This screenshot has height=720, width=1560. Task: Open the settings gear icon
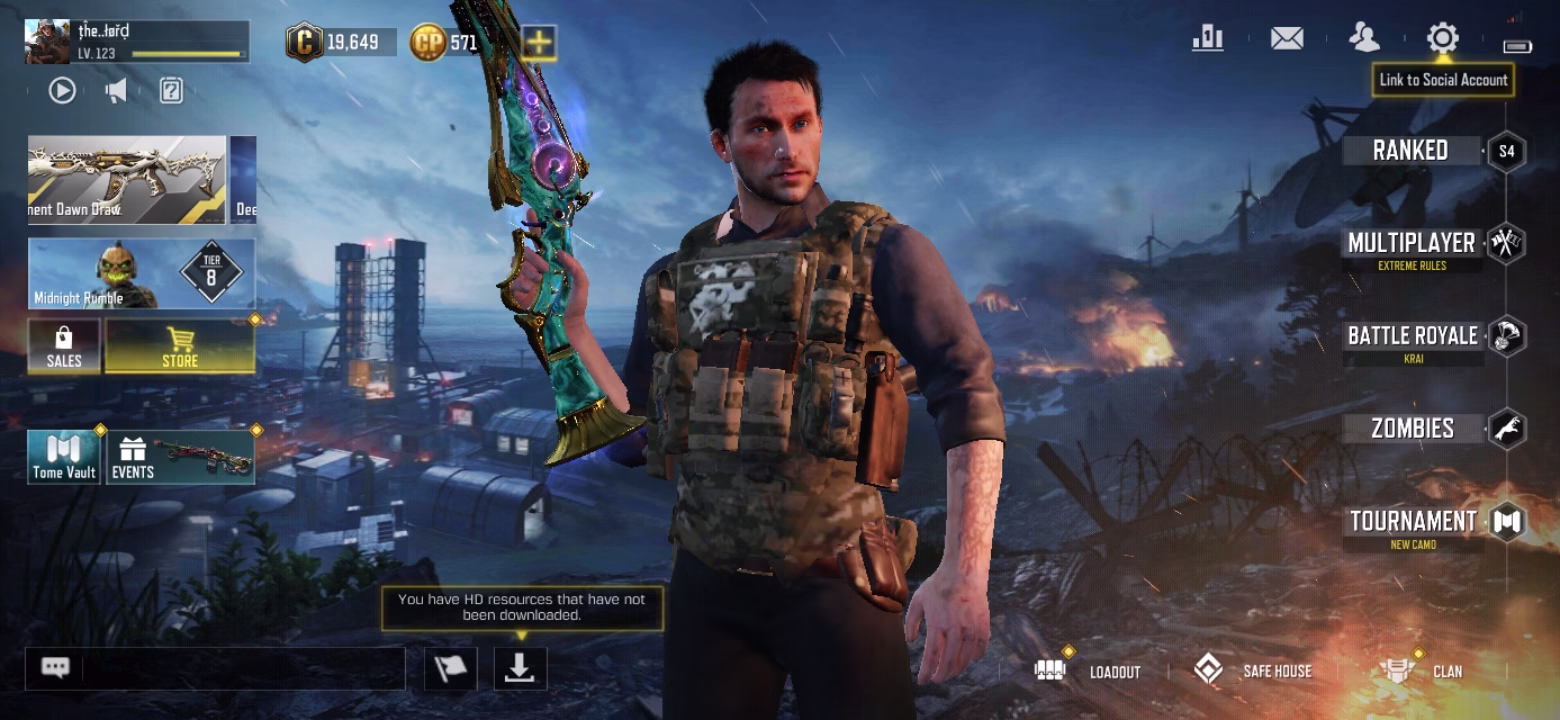pyautogui.click(x=1442, y=39)
